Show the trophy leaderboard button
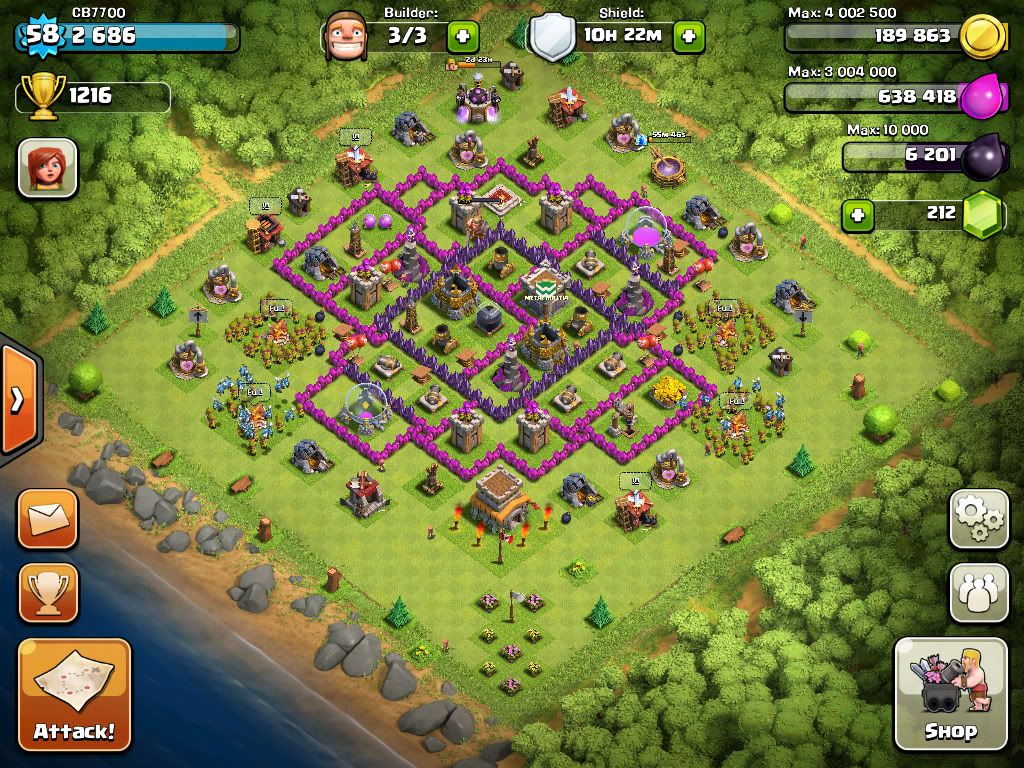 [47, 592]
